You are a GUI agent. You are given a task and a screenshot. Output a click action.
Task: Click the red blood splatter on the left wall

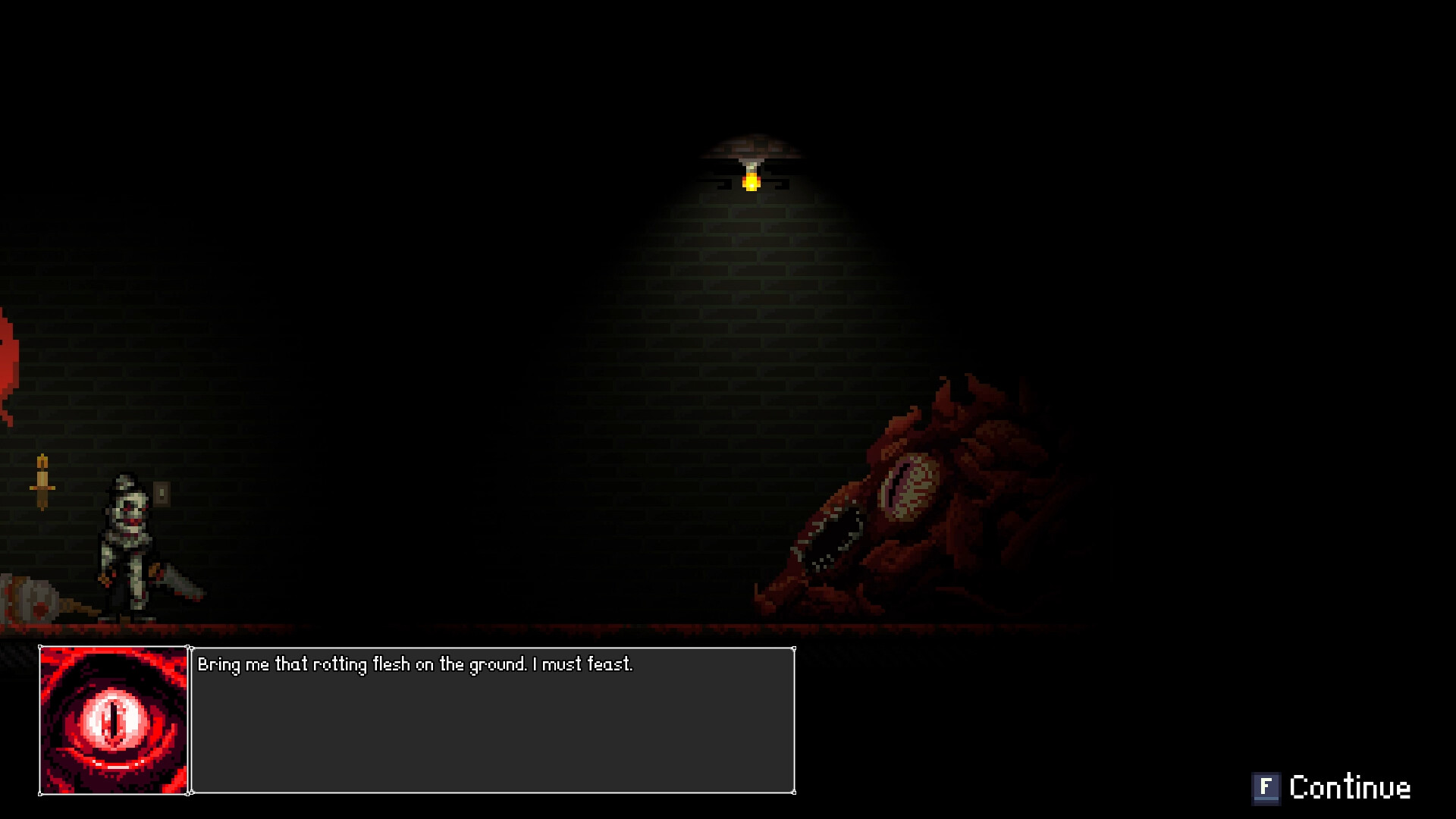(x=9, y=356)
